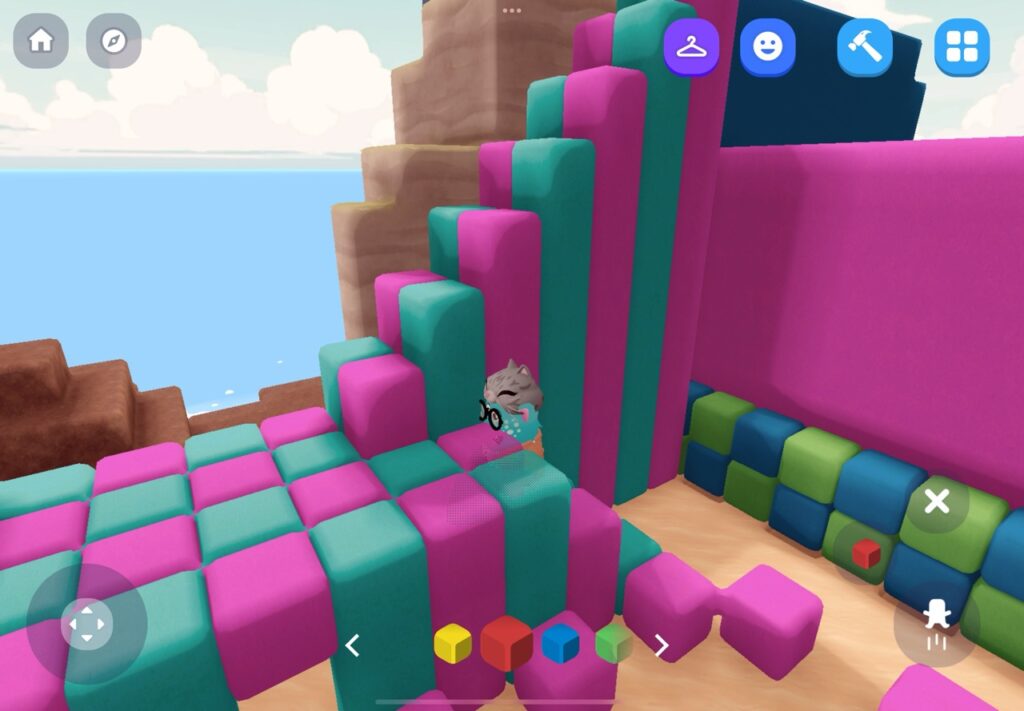Close build mode with the X button

coord(936,502)
